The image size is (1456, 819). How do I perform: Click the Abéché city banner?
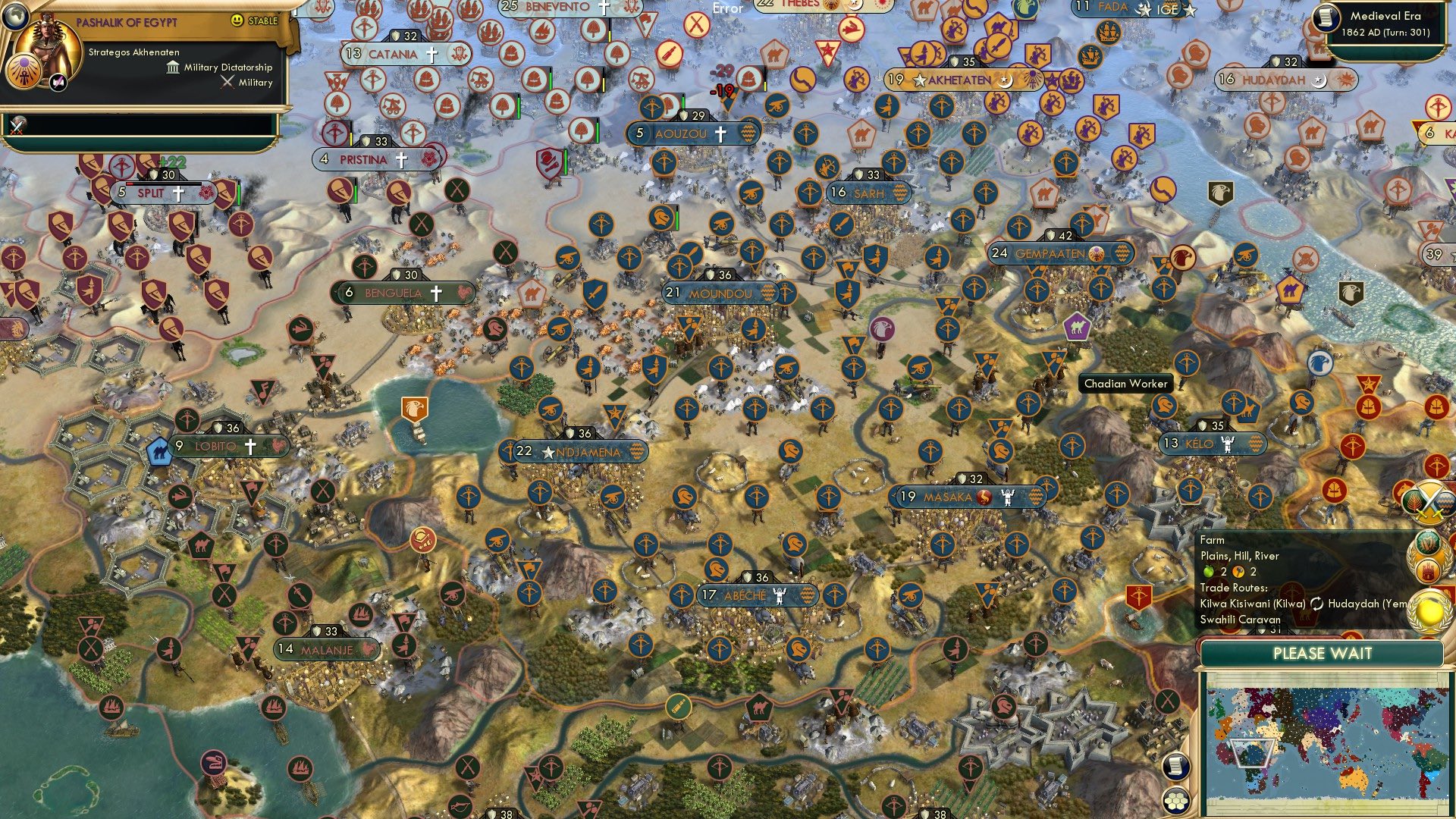coord(755,595)
